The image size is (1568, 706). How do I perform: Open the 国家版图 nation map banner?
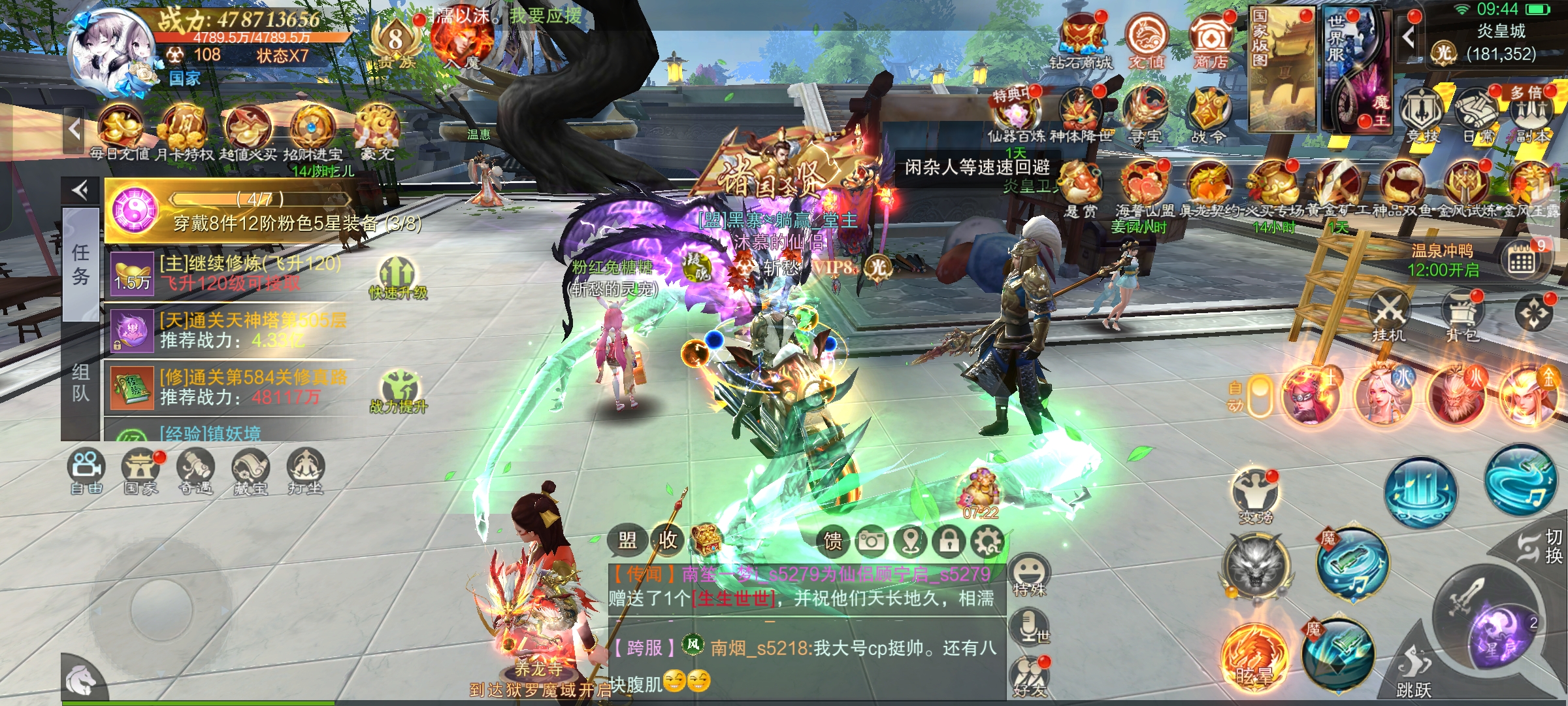pyautogui.click(x=1282, y=69)
